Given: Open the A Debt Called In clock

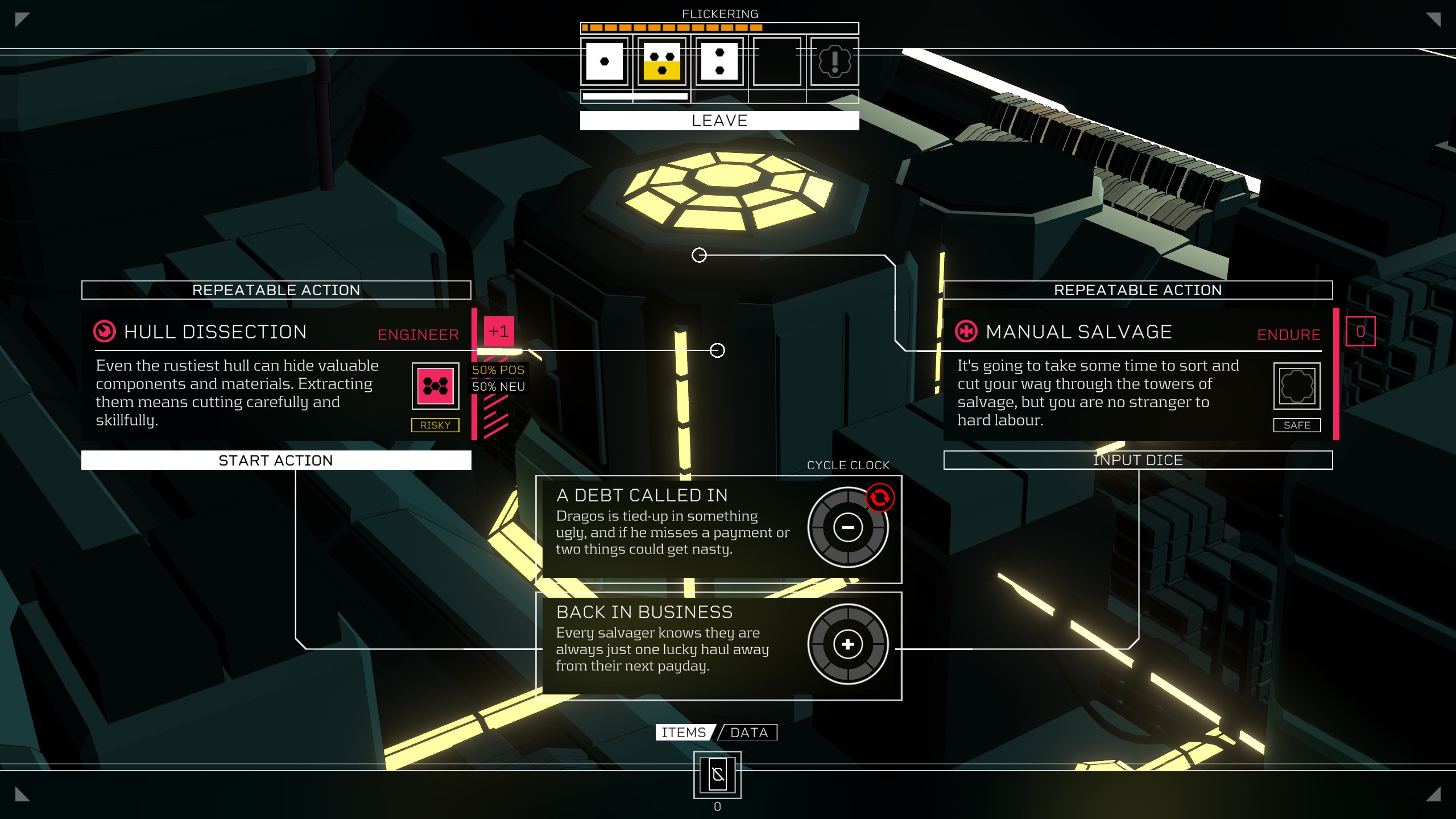Looking at the screenshot, I should (x=847, y=527).
